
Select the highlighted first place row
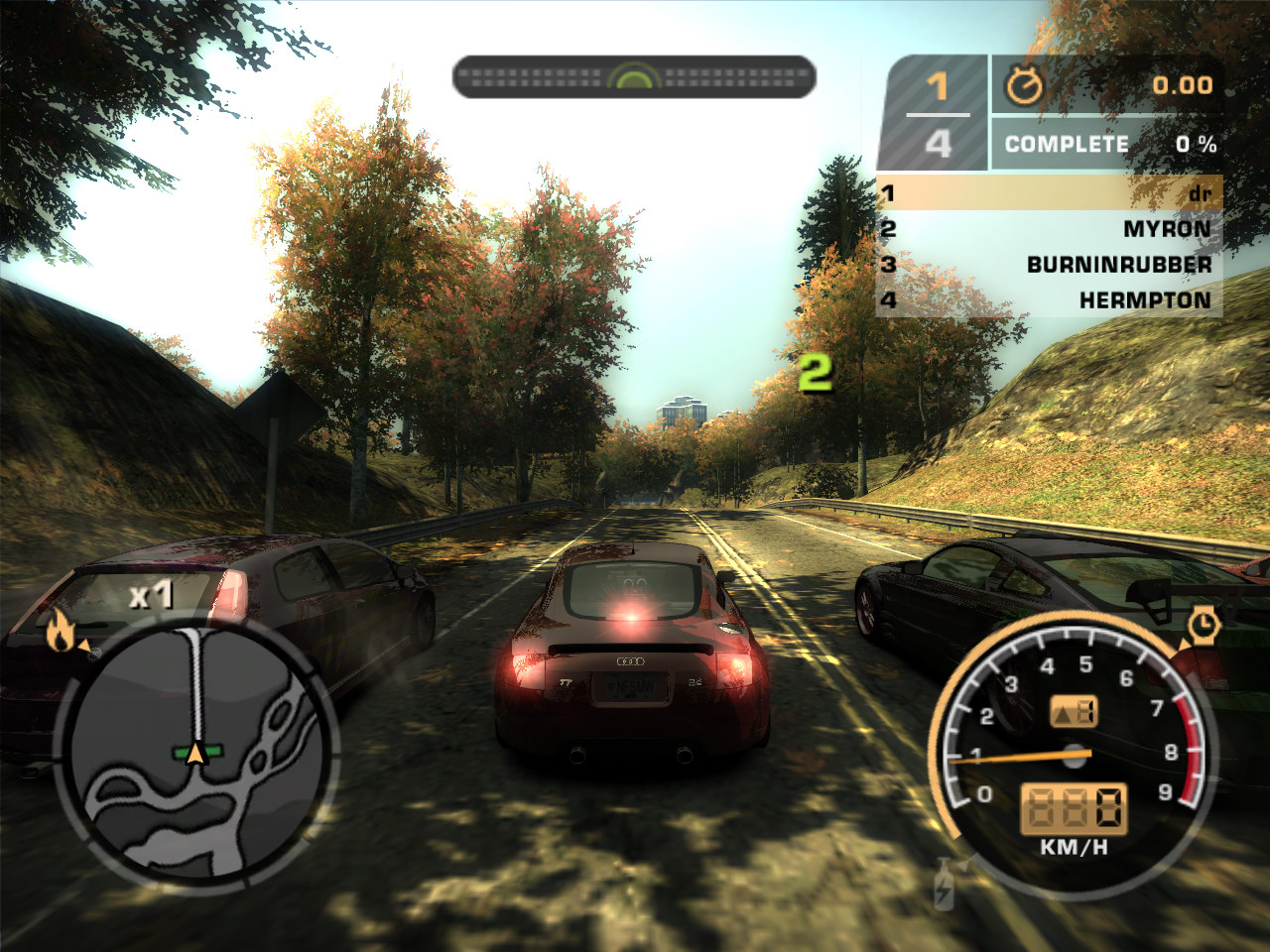tap(1049, 193)
